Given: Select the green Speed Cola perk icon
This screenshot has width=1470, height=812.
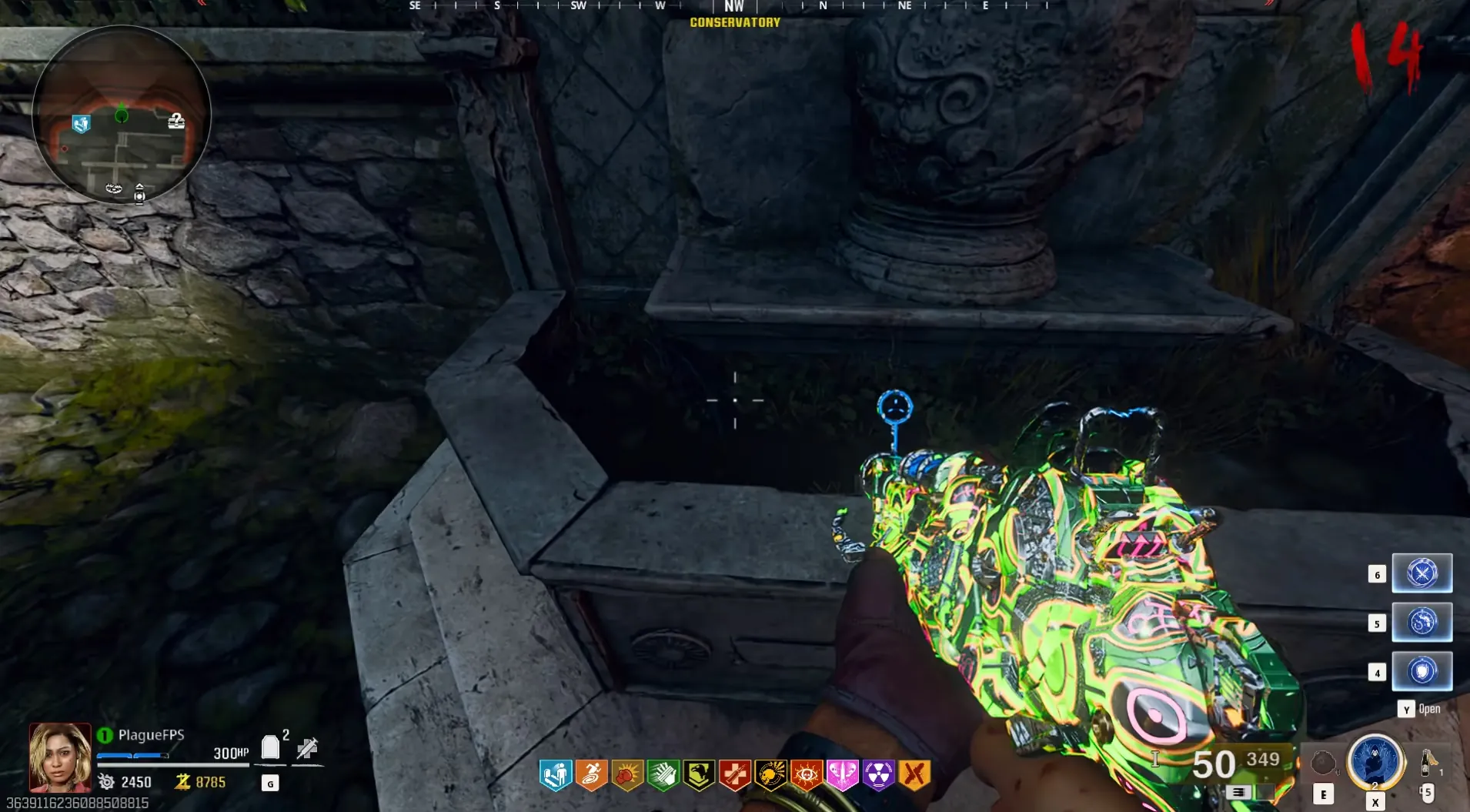Looking at the screenshot, I should [x=663, y=775].
